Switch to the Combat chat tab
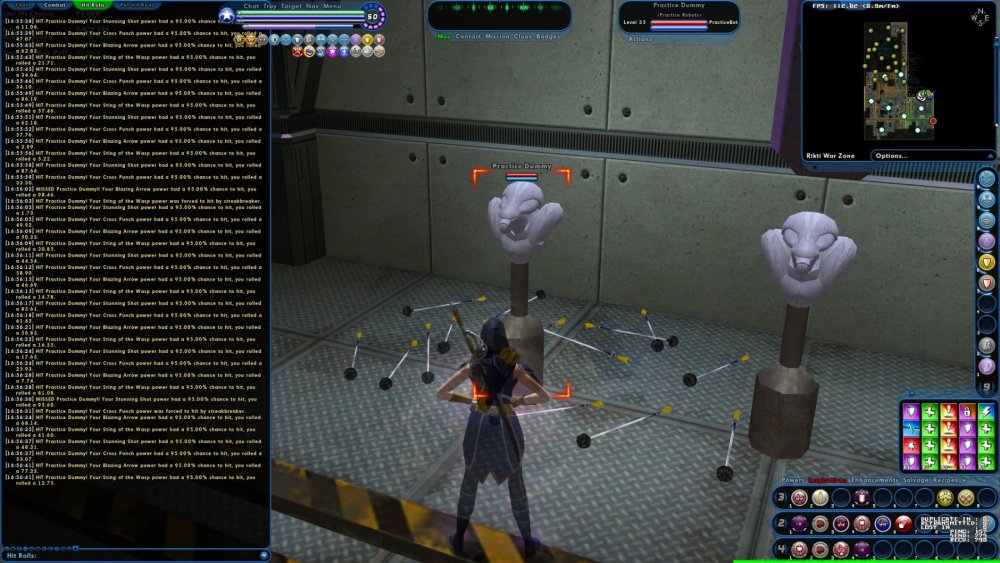This screenshot has height=563, width=1000. (54, 6)
